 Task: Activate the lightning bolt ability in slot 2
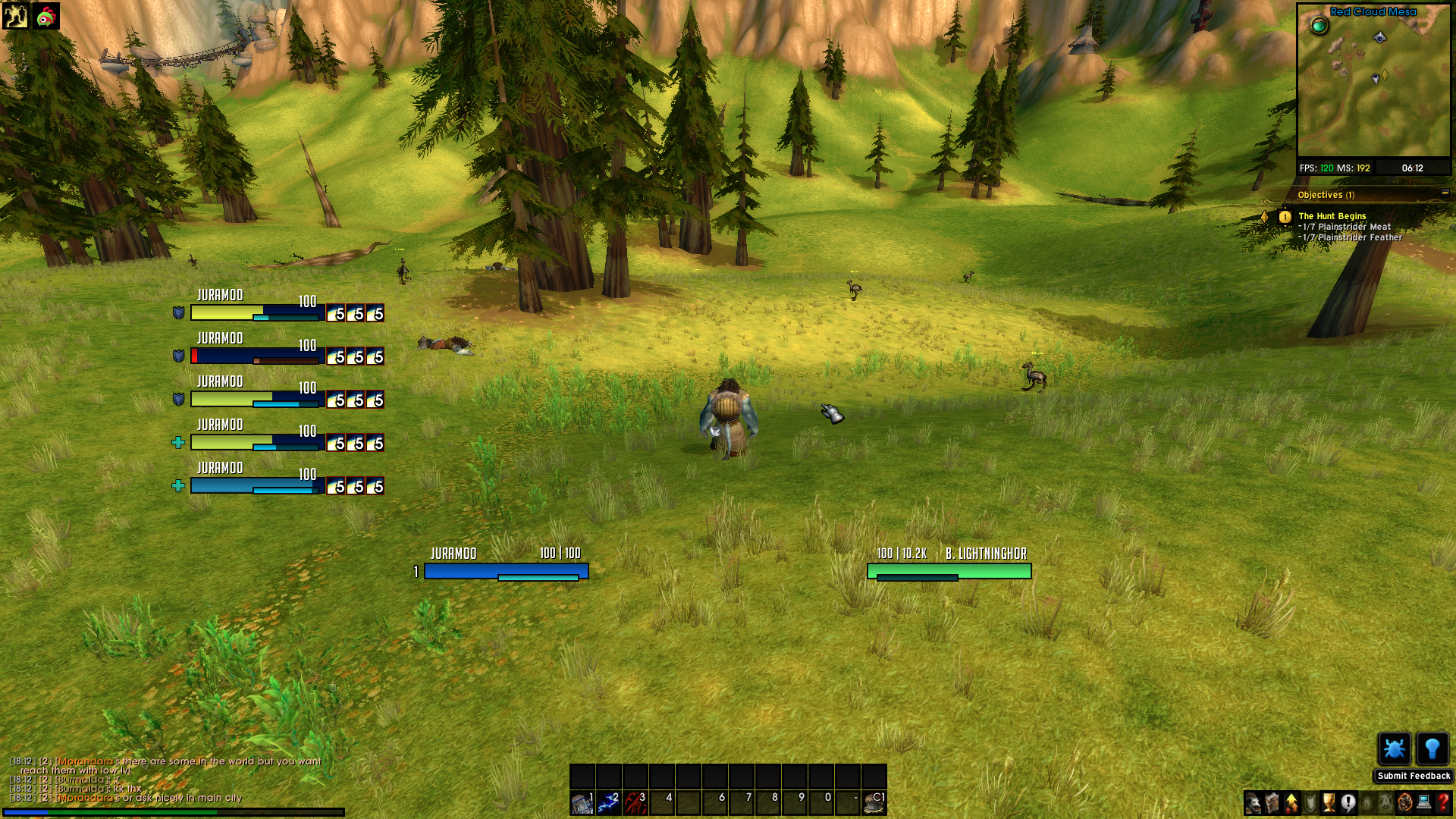[609, 802]
